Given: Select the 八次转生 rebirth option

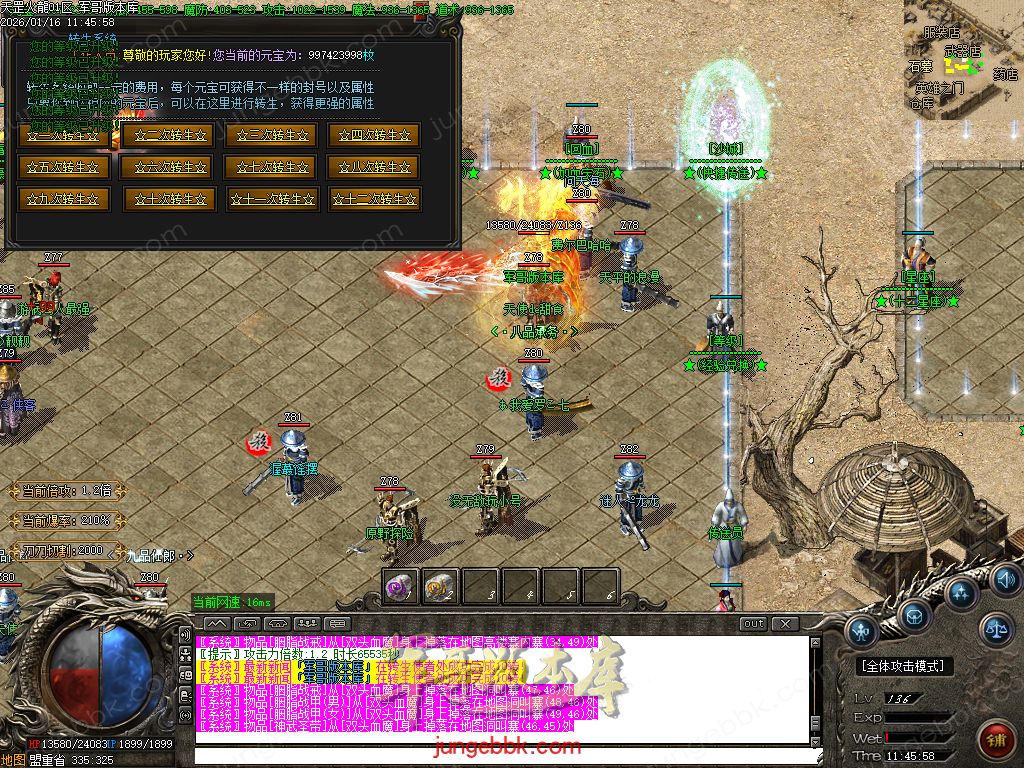Looking at the screenshot, I should click(374, 167).
